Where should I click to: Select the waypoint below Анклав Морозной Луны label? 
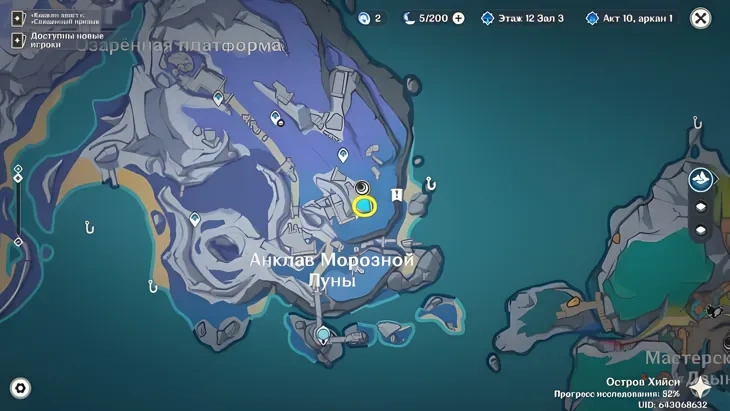click(323, 334)
